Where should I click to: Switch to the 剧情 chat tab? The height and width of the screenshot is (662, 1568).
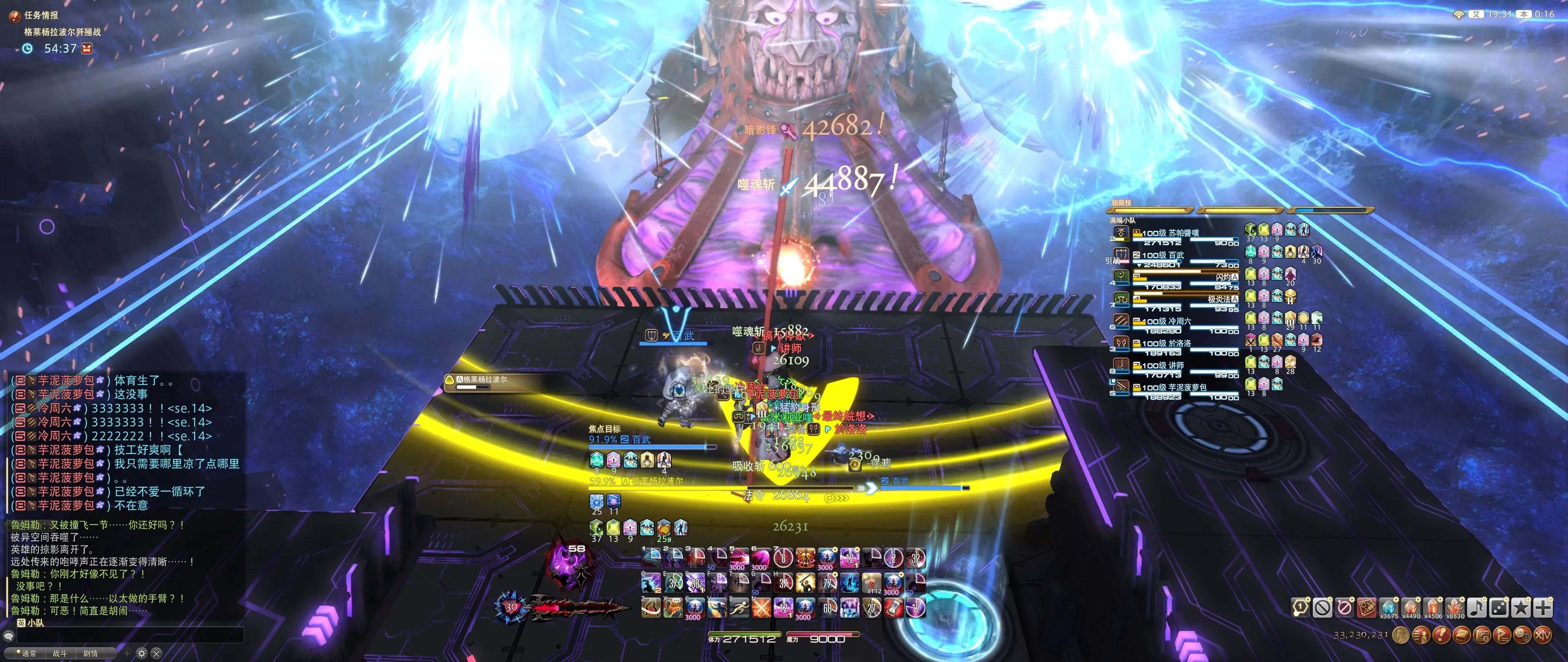90,653
